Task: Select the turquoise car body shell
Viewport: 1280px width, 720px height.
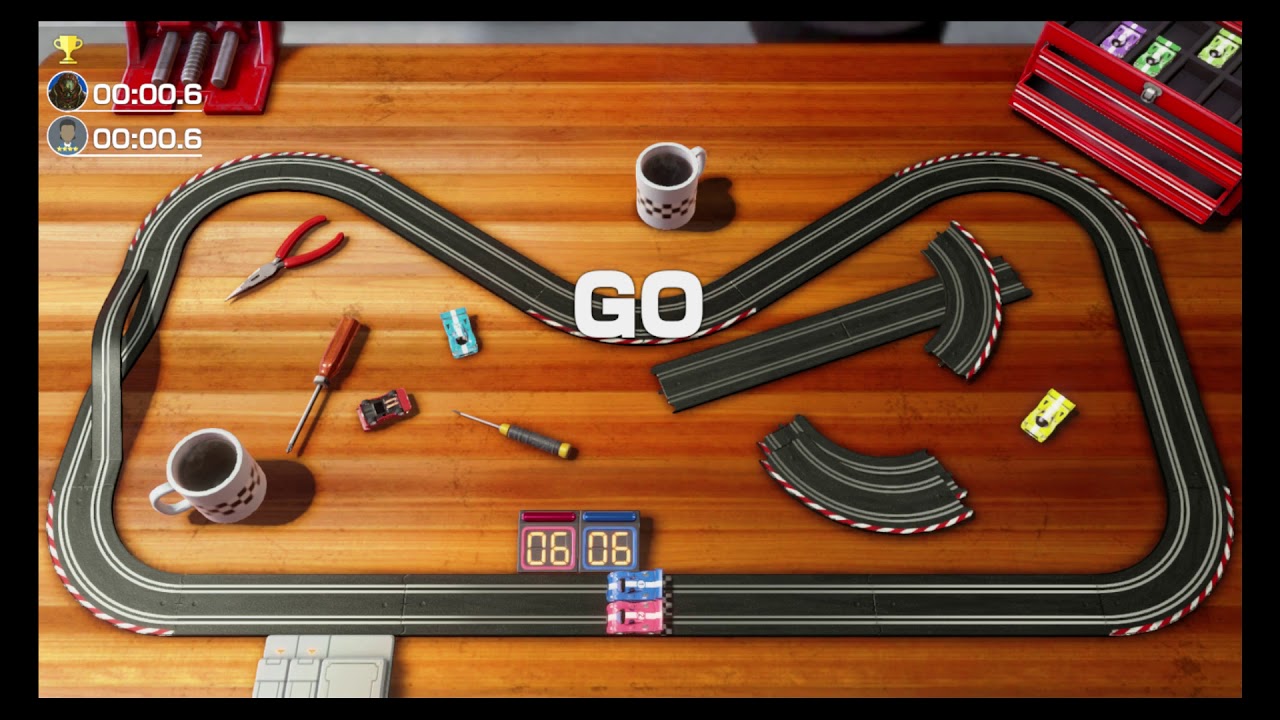Action: coord(457,333)
